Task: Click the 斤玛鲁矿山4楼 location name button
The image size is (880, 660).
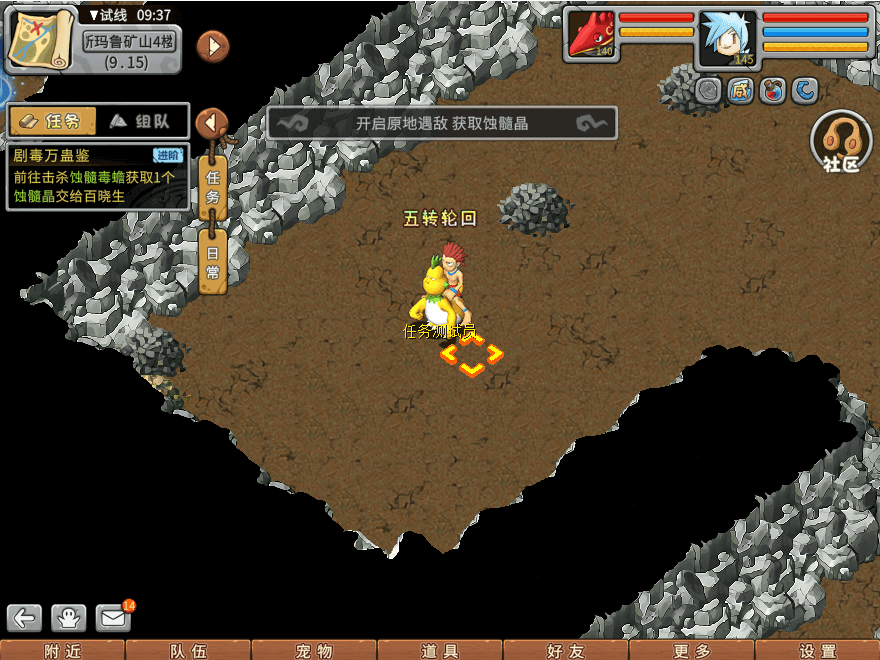Action: [x=130, y=44]
